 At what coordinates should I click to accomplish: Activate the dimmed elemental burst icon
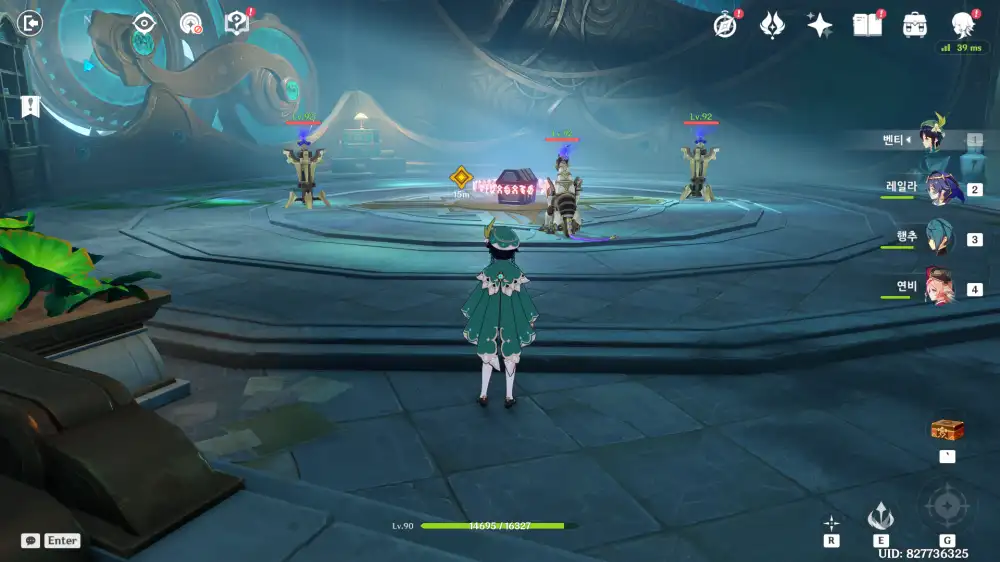(946, 507)
